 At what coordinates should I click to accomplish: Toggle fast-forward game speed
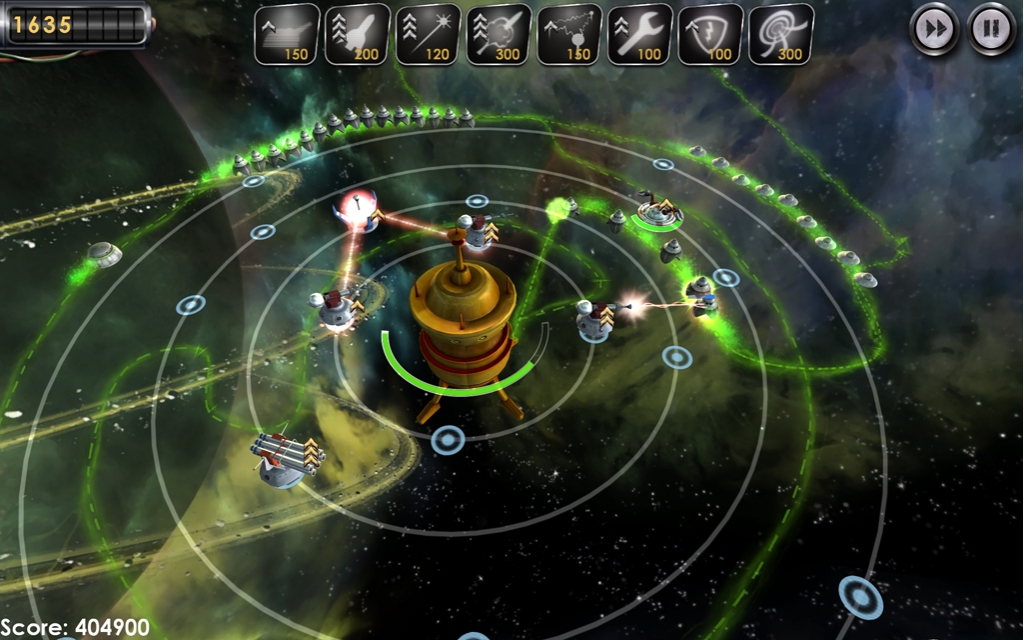(935, 30)
